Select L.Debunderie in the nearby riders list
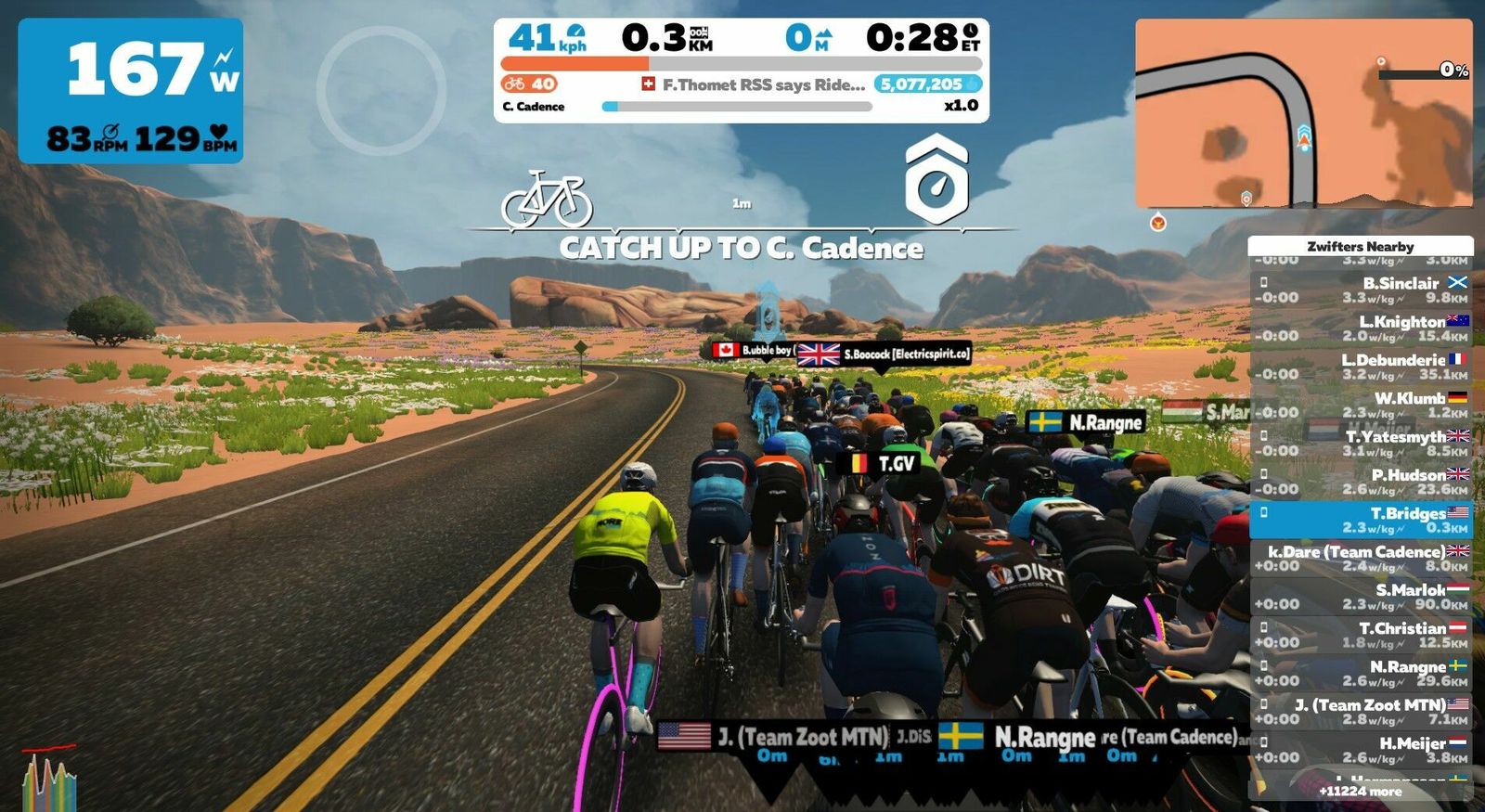Viewport: 1485px width, 812px height. tap(1361, 367)
